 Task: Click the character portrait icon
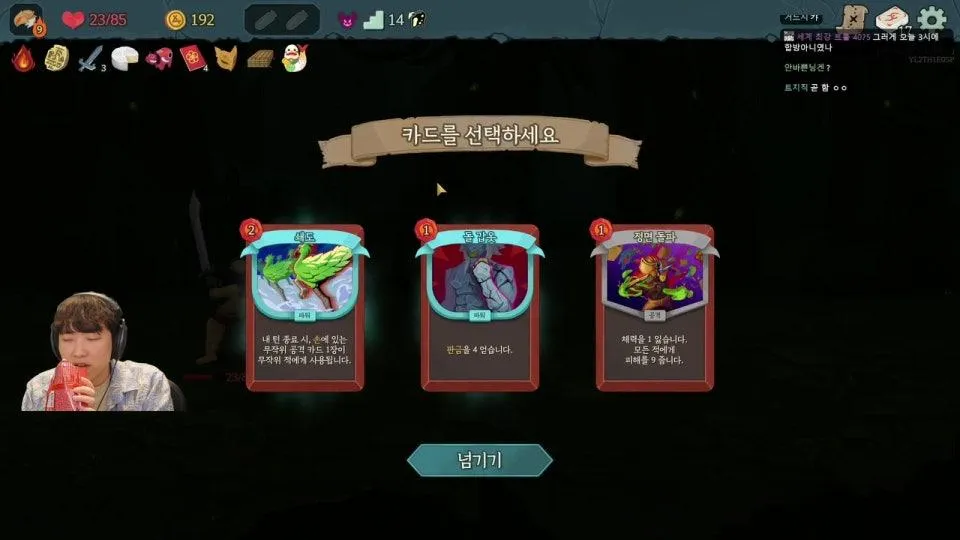(x=26, y=19)
